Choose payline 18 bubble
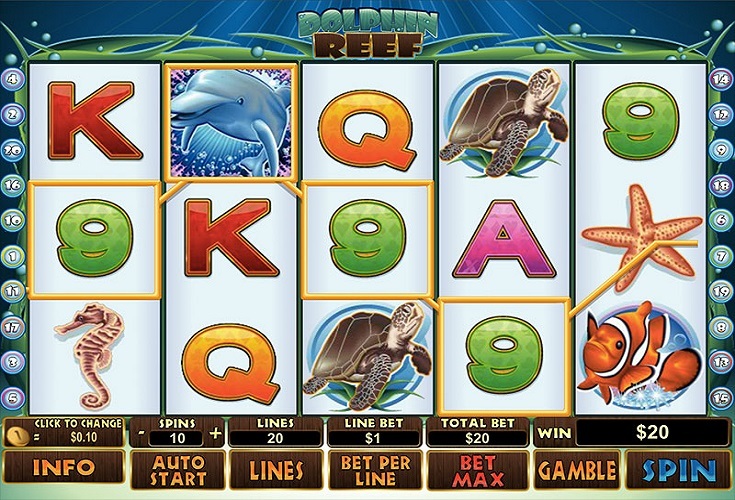The width and height of the screenshot is (735, 500). point(720,184)
